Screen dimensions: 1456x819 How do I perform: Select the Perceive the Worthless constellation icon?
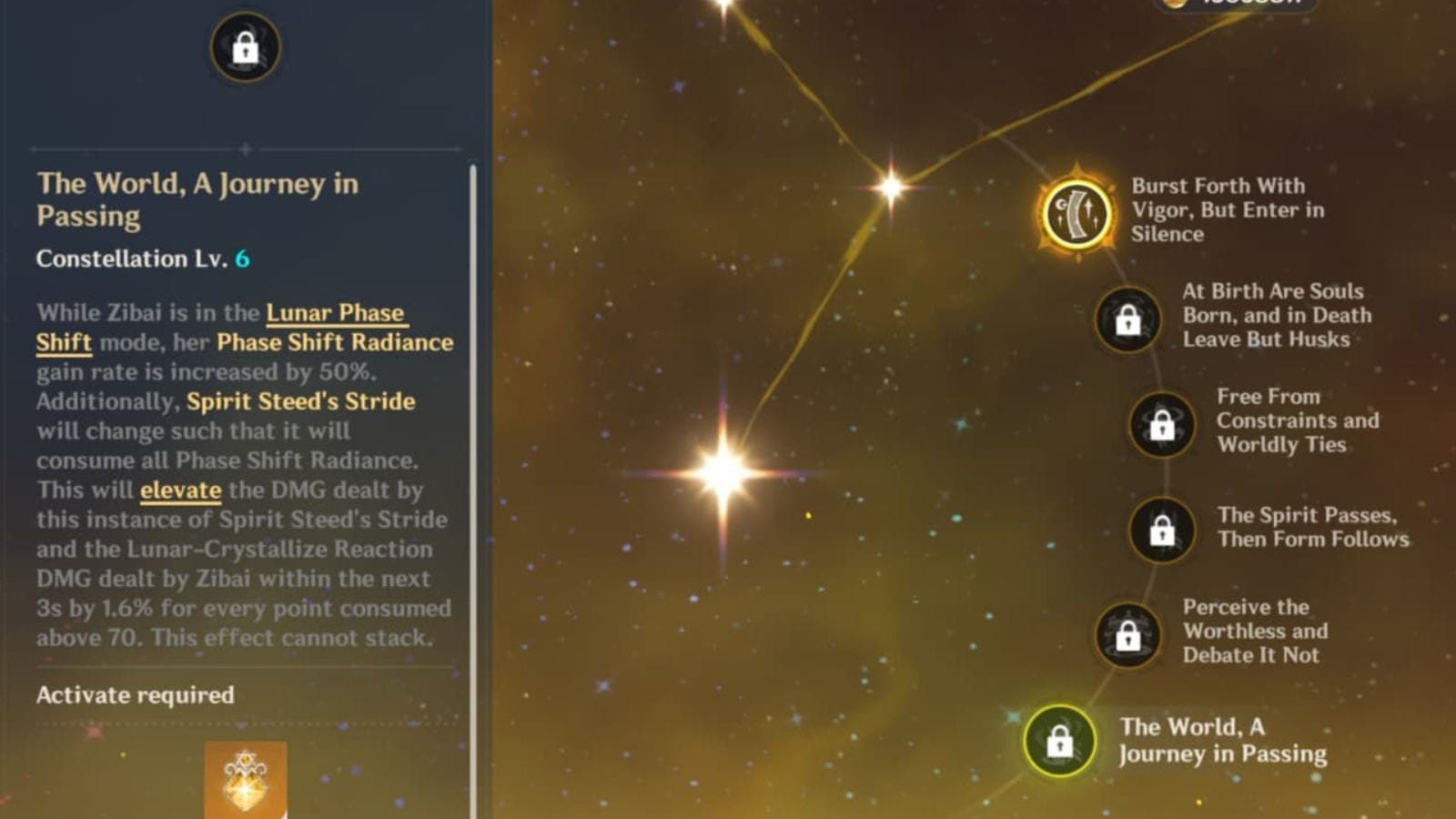1127,634
